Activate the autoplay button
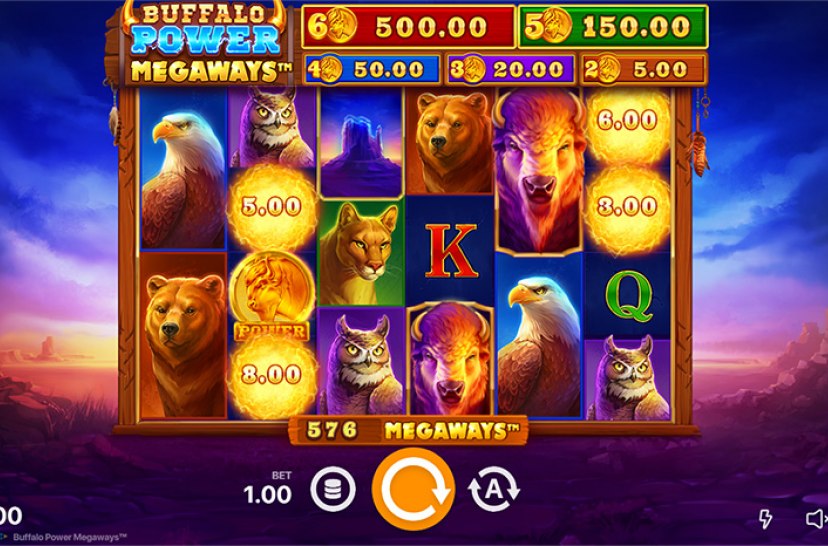The width and height of the screenshot is (828, 546). coord(494,490)
